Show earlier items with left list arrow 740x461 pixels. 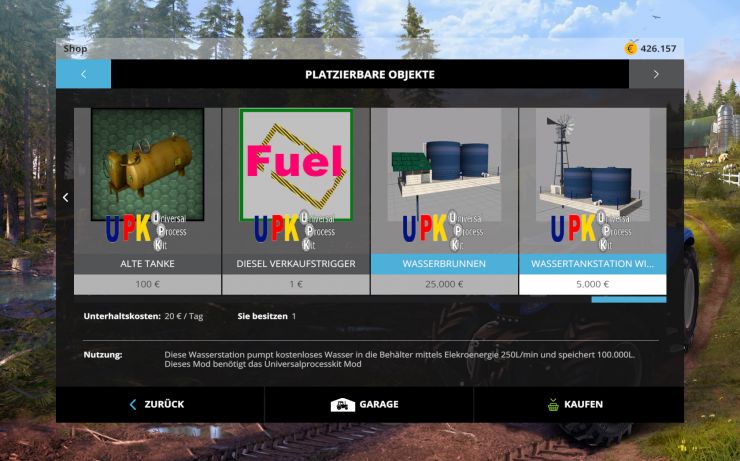pos(66,198)
